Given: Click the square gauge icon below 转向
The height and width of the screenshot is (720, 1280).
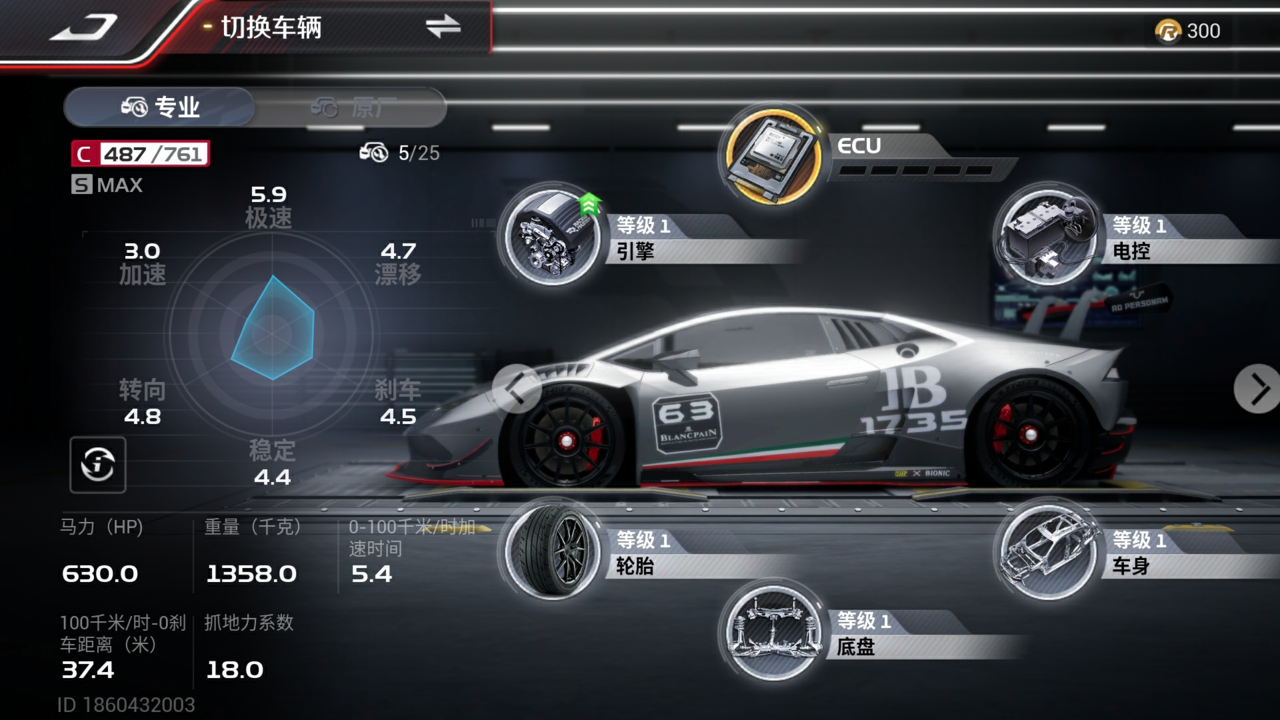Looking at the screenshot, I should point(98,464).
